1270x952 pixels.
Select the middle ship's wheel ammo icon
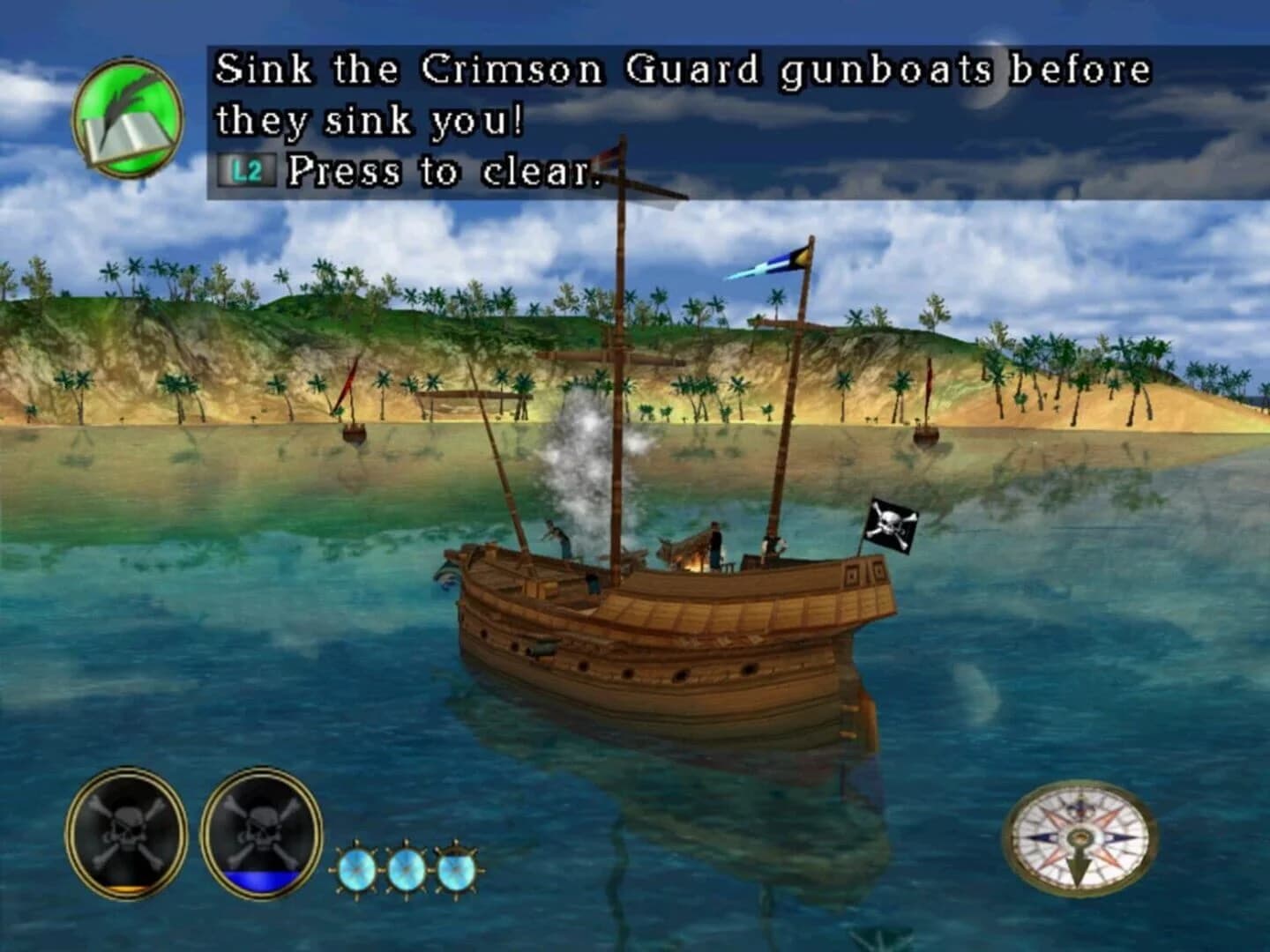pyautogui.click(x=407, y=868)
